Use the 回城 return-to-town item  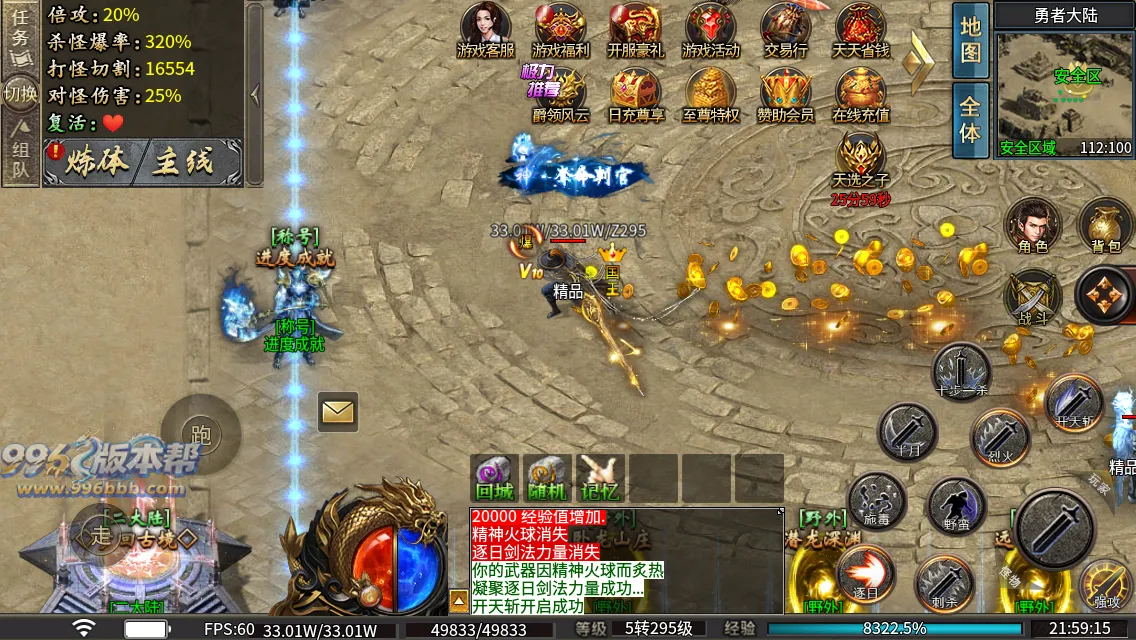click(x=494, y=478)
